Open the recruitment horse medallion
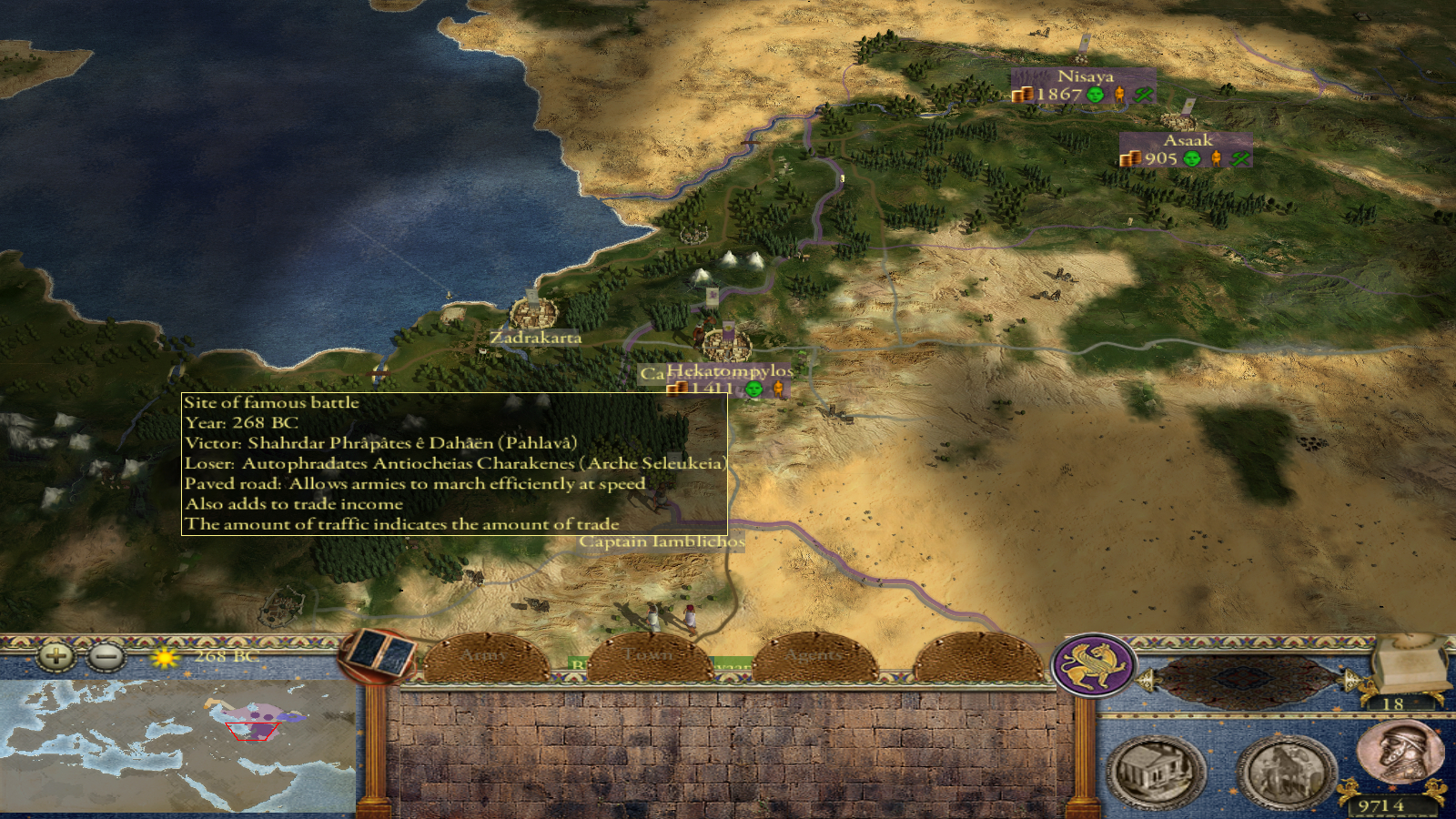The width and height of the screenshot is (1456, 819). (1285, 772)
